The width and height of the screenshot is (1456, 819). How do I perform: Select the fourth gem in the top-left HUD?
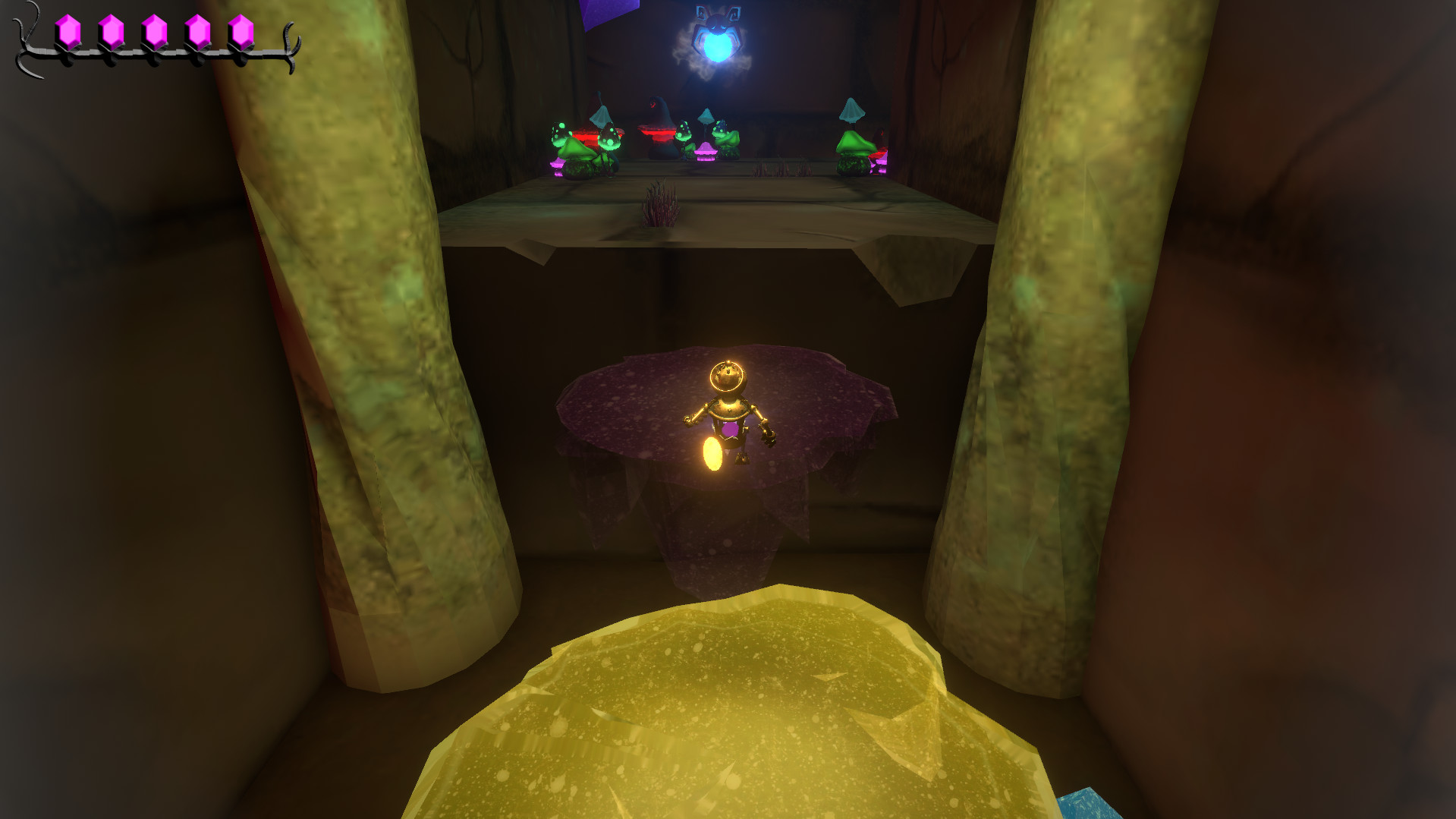196,30
